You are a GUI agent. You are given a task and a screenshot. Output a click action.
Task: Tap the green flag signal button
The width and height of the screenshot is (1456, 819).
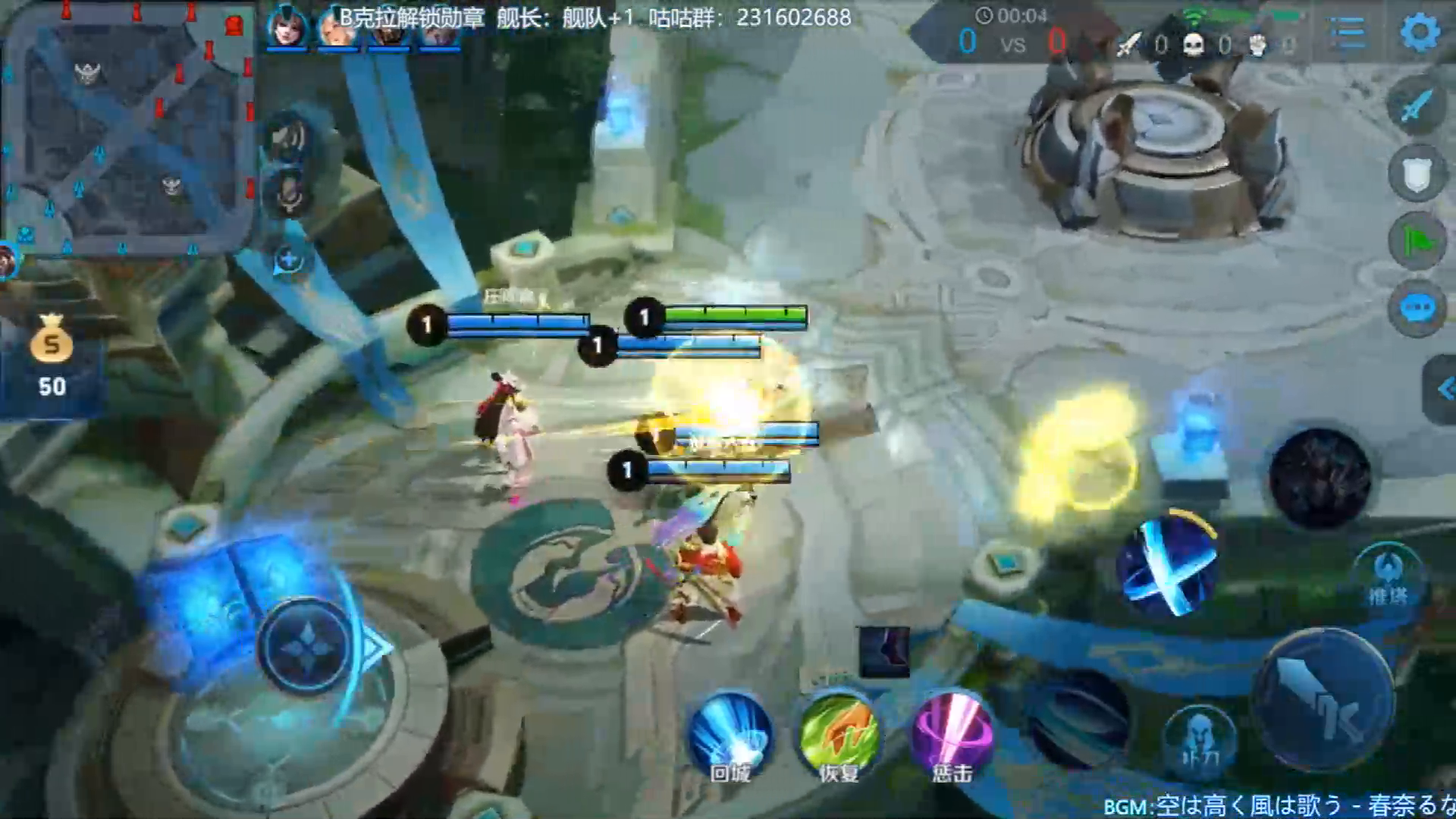(x=1416, y=241)
